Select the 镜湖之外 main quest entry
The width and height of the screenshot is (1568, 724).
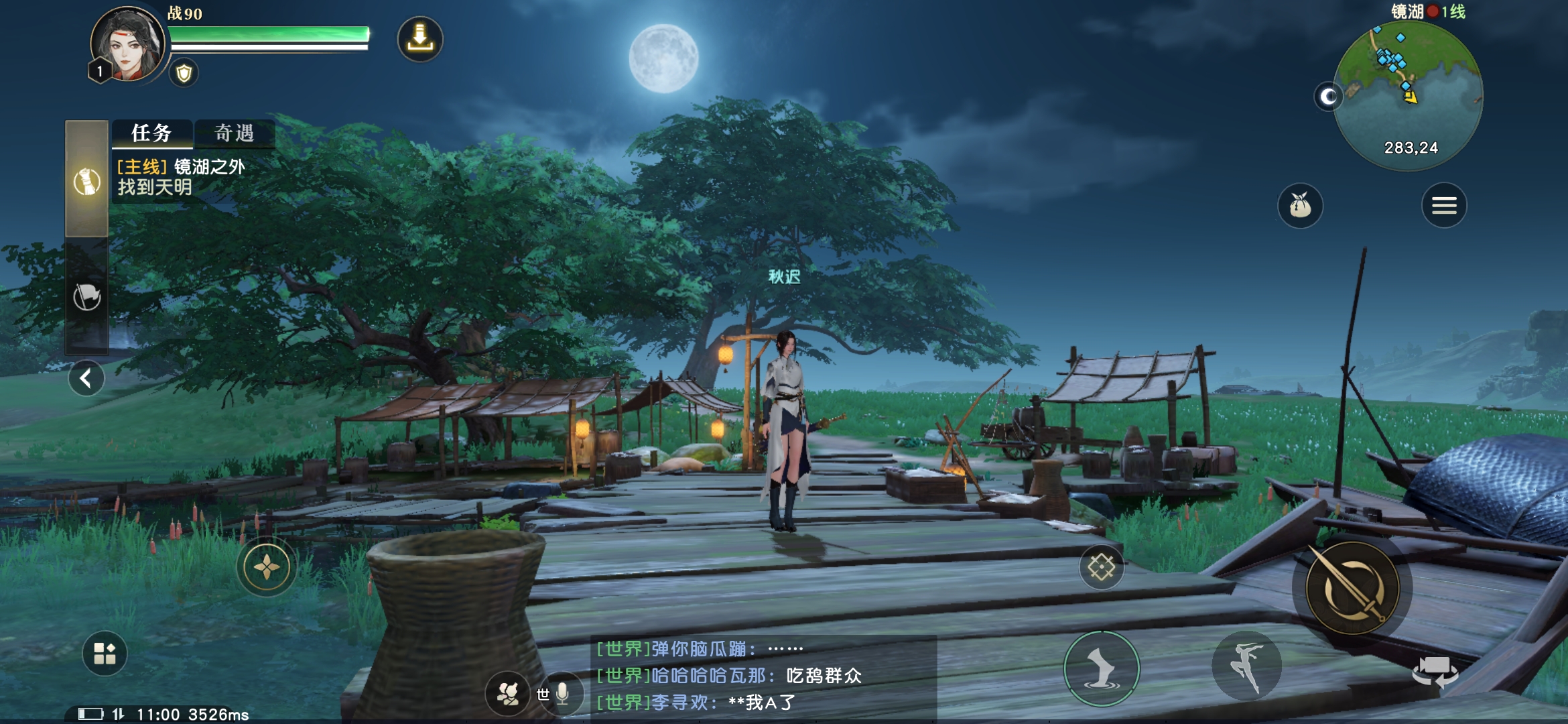click(x=181, y=177)
